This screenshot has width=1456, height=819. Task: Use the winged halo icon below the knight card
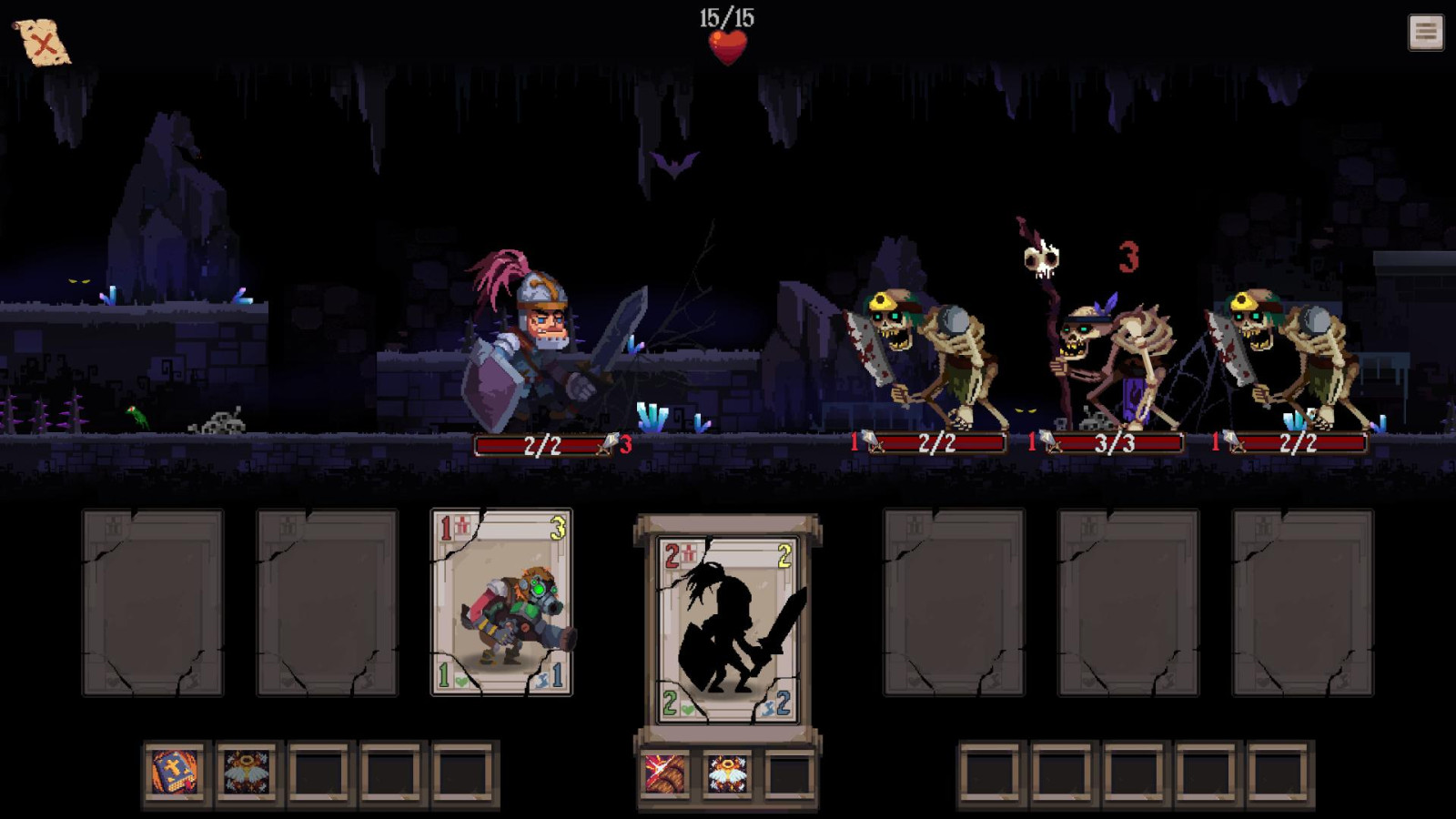click(727, 774)
